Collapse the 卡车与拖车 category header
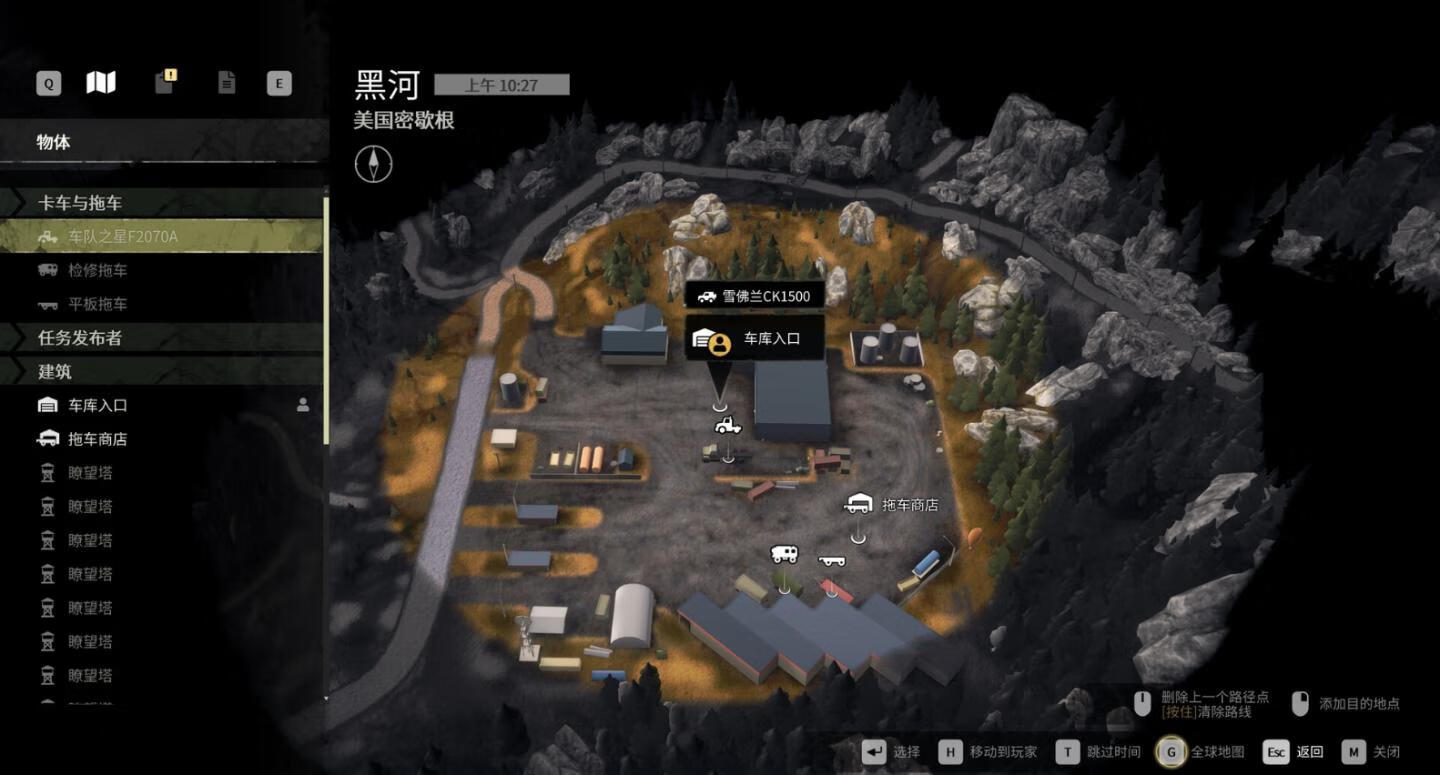The height and width of the screenshot is (775, 1440). click(80, 203)
